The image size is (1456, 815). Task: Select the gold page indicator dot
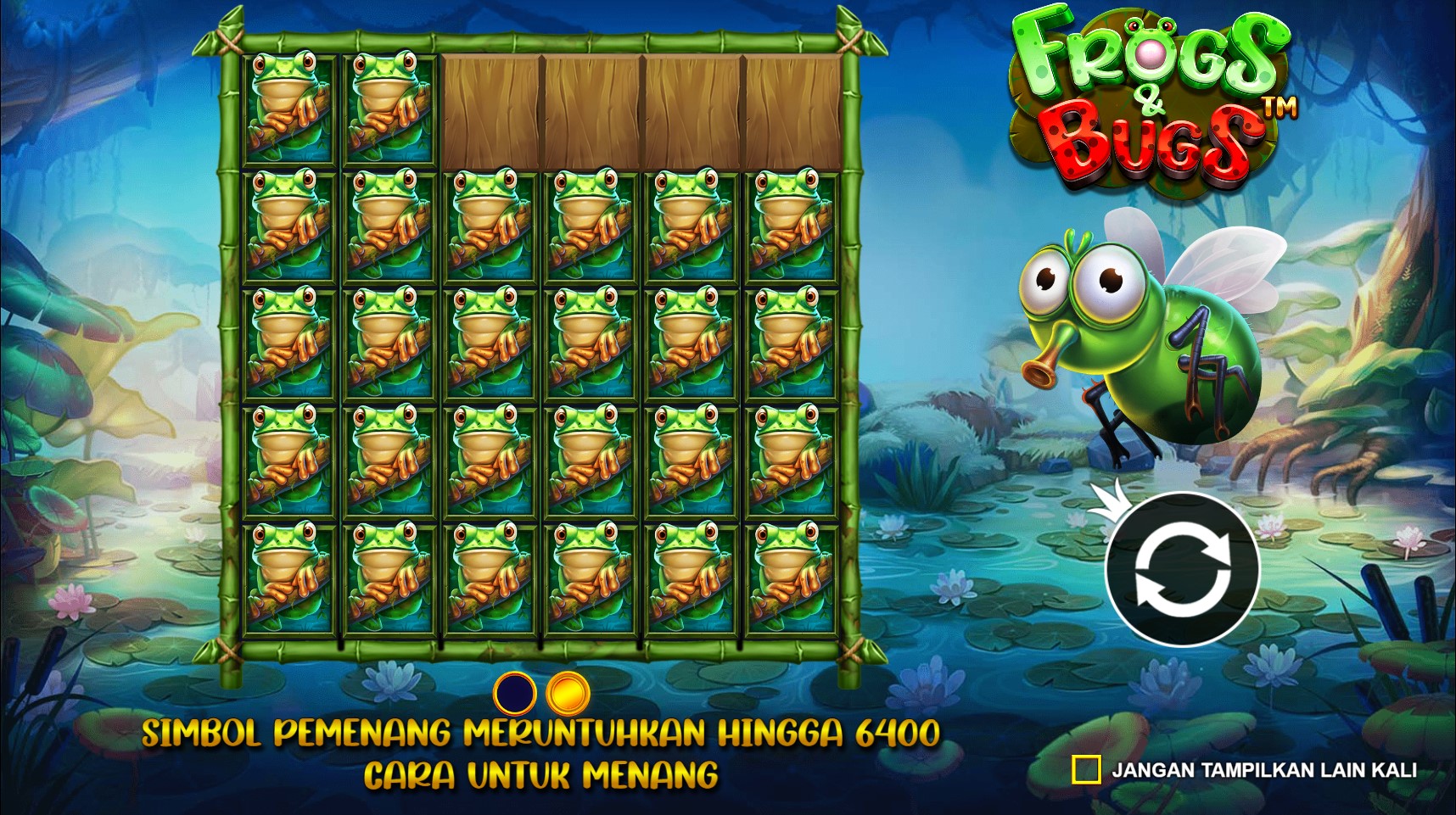[x=568, y=694]
